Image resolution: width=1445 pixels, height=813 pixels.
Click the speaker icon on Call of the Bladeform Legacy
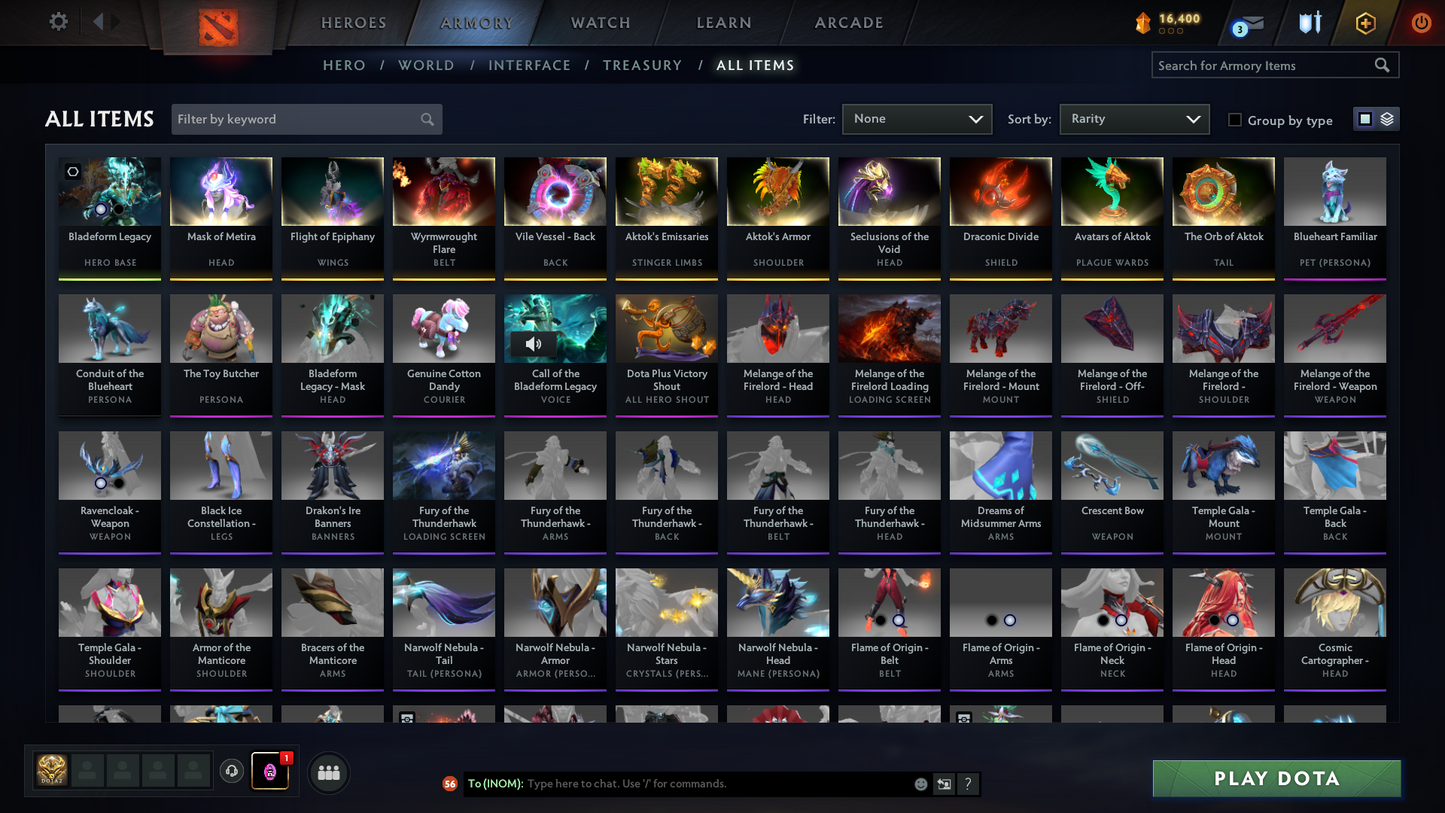(x=535, y=343)
